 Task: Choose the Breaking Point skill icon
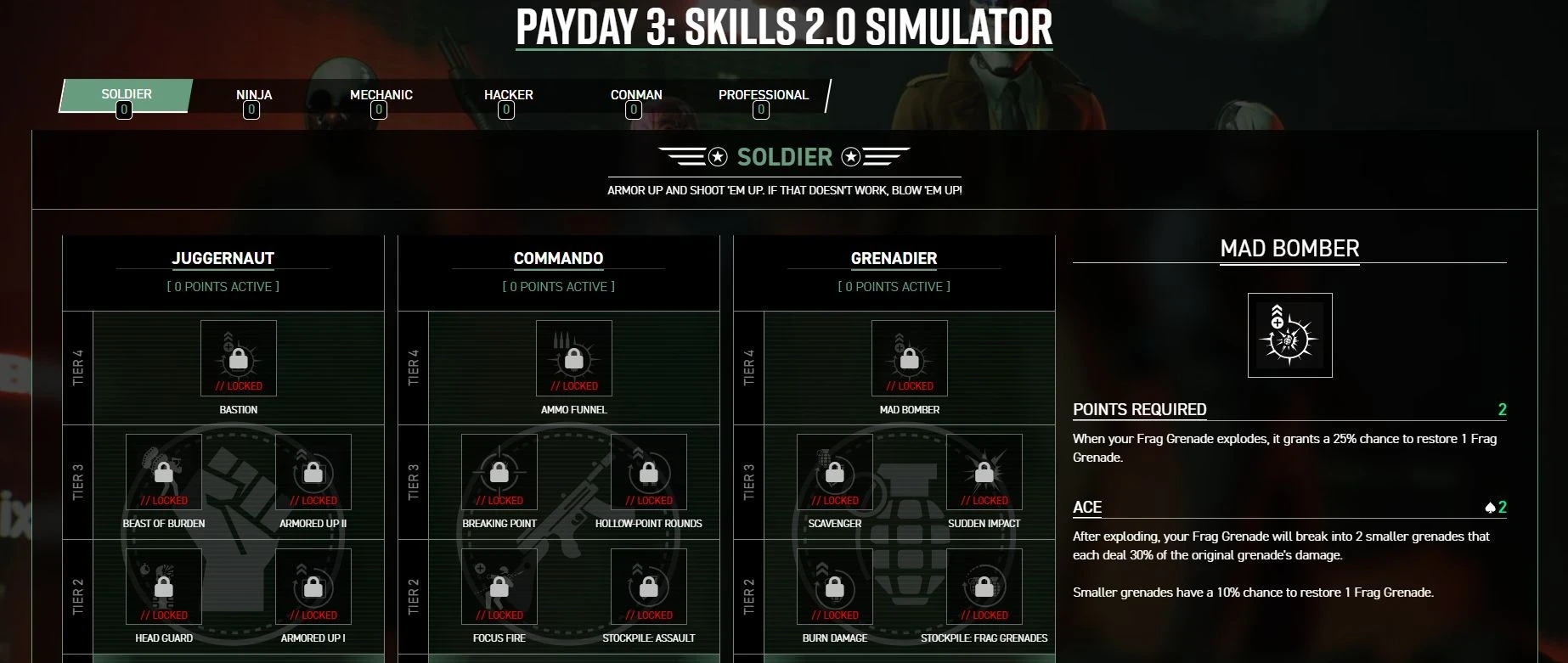click(x=499, y=473)
